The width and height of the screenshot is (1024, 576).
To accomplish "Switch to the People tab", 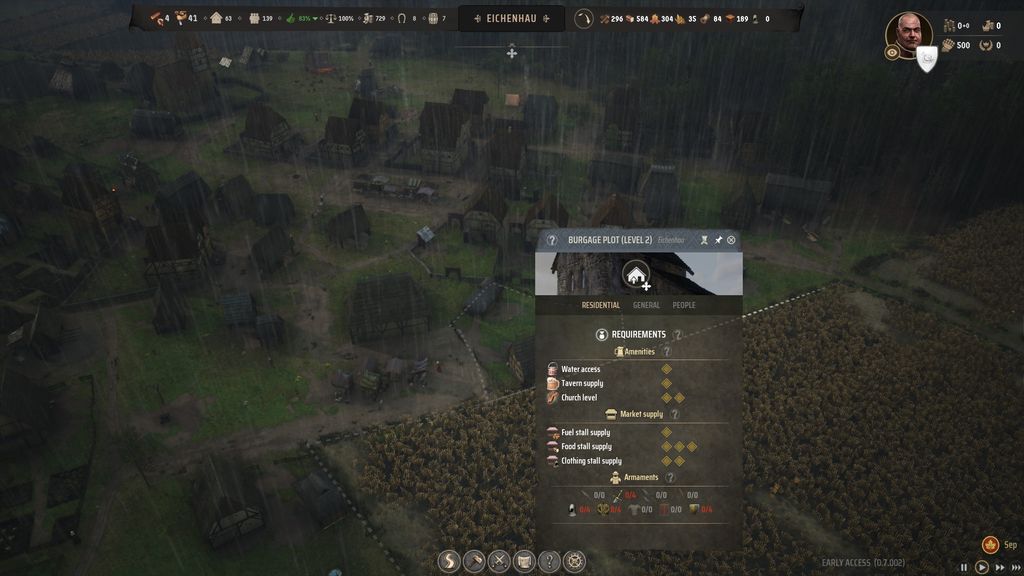I will [x=684, y=305].
